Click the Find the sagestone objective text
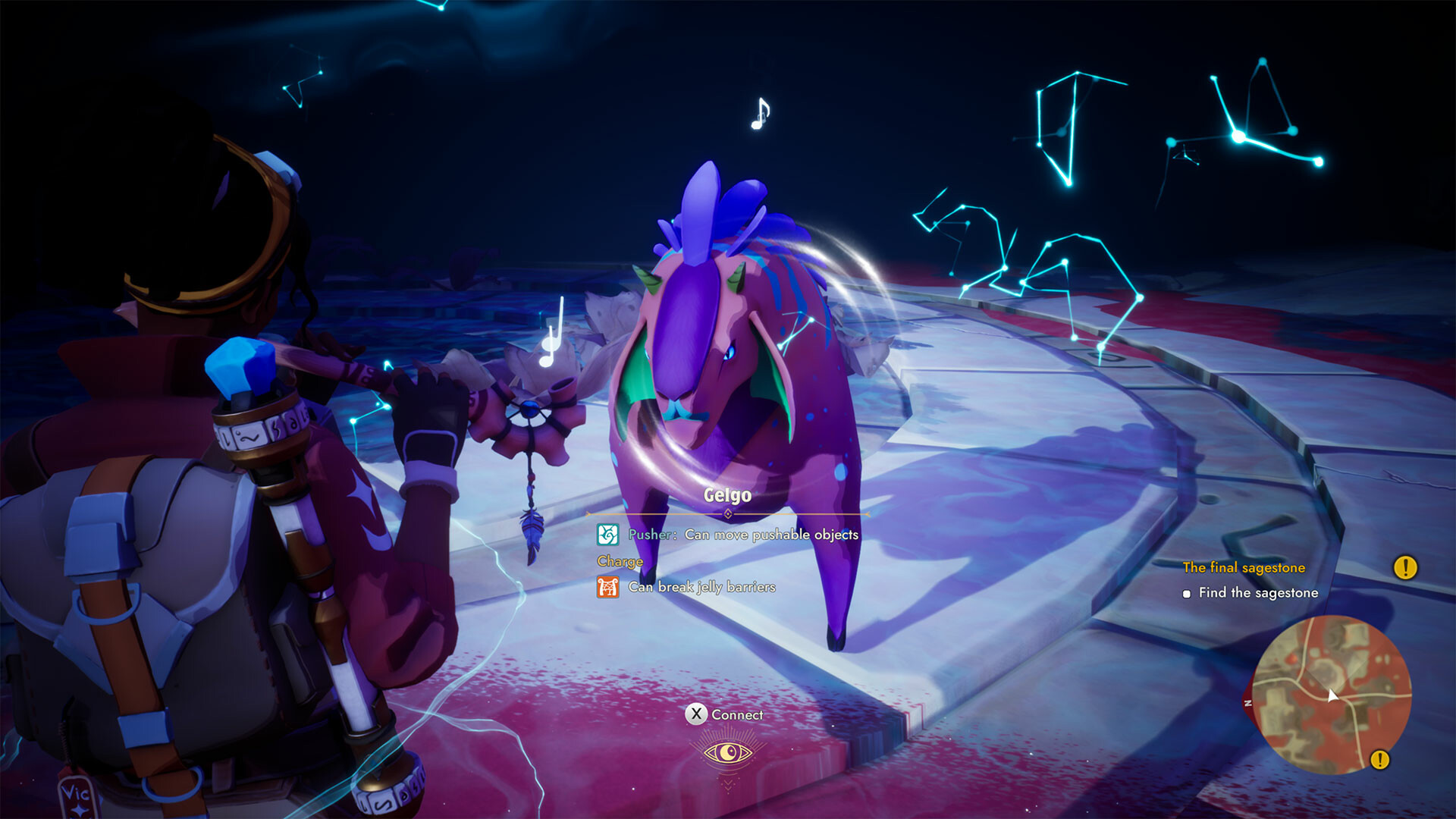The image size is (1456, 819). 1259,593
